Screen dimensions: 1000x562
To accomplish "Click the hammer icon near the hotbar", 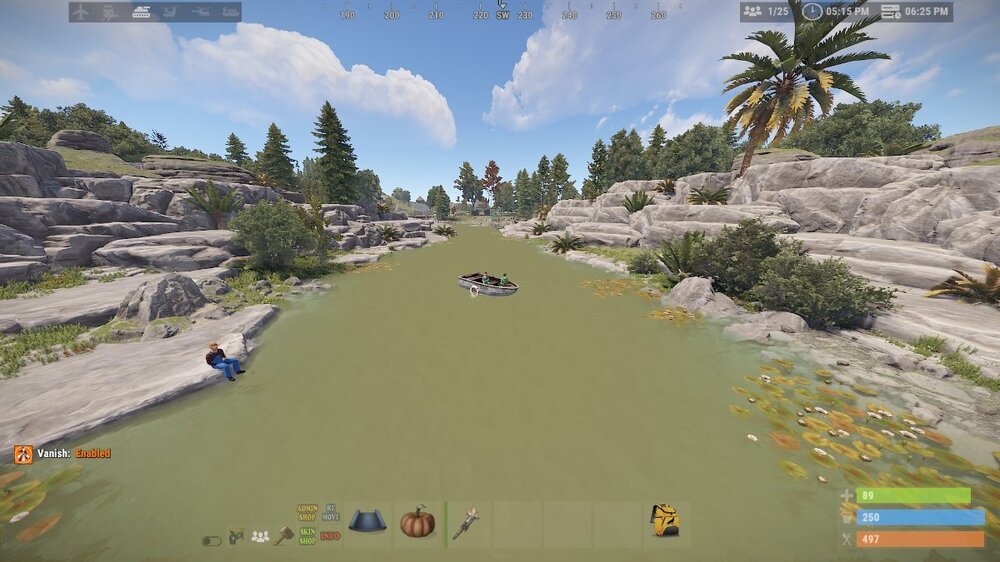I will click(283, 535).
